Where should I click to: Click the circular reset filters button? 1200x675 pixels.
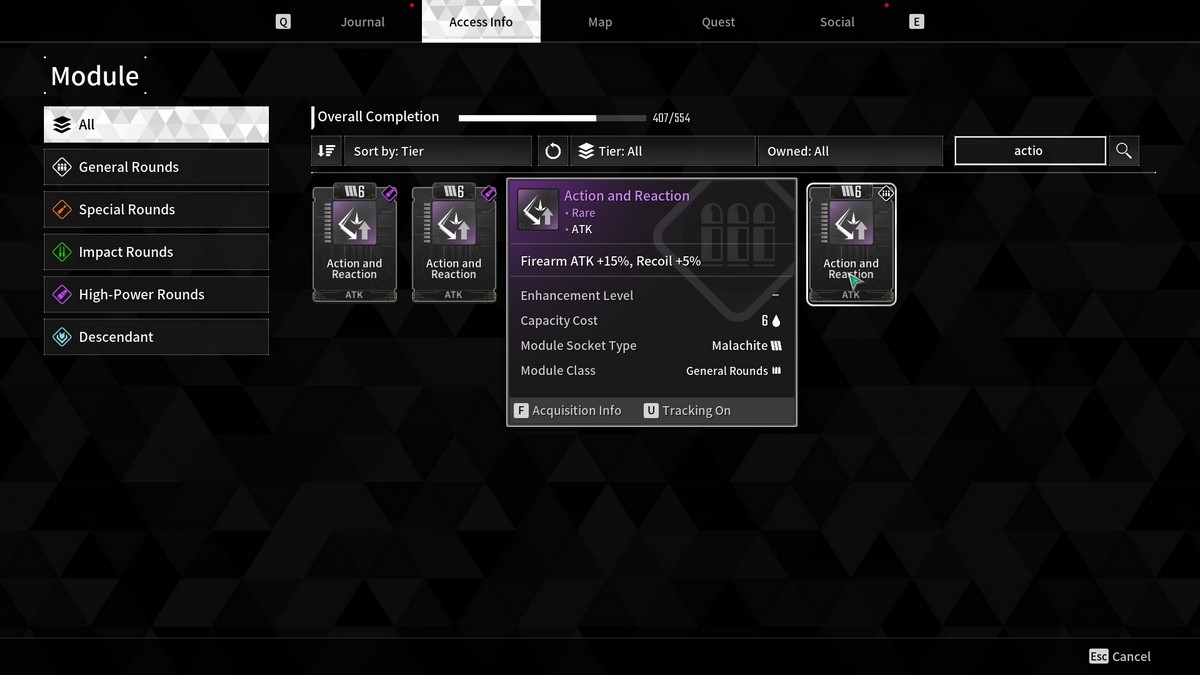553,151
